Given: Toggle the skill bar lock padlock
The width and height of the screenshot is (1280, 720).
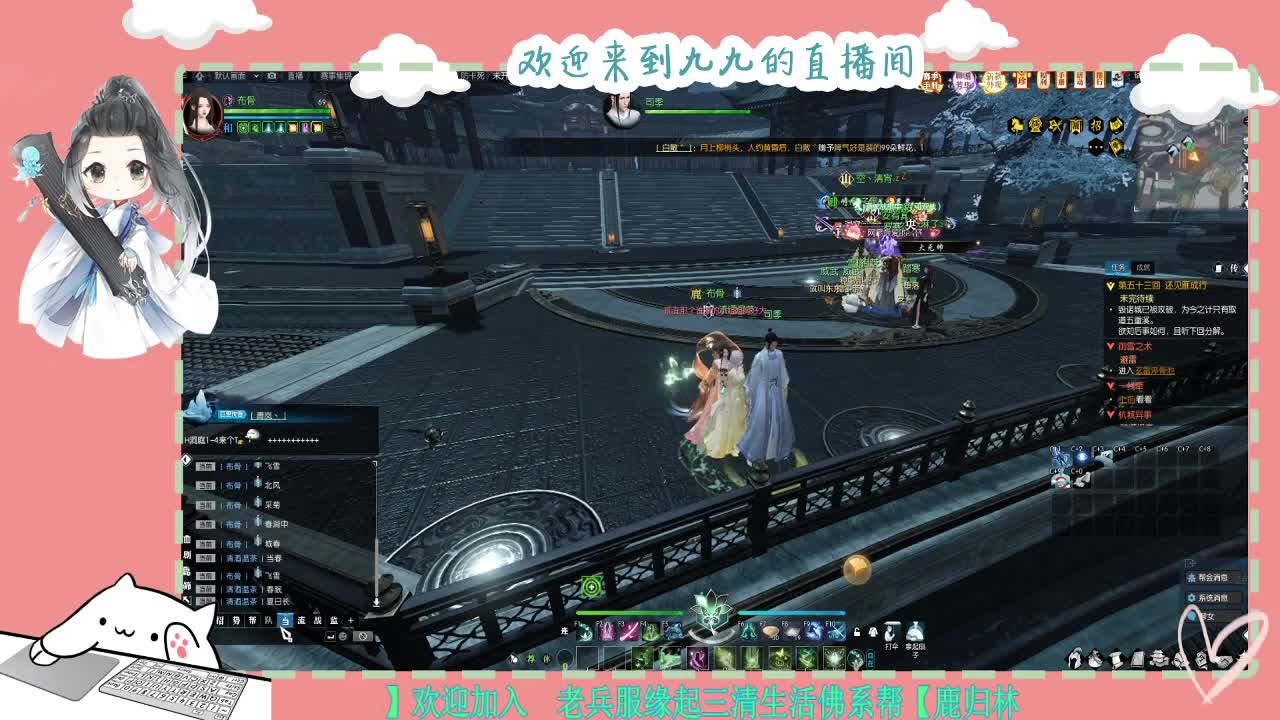Looking at the screenshot, I should (x=856, y=630).
